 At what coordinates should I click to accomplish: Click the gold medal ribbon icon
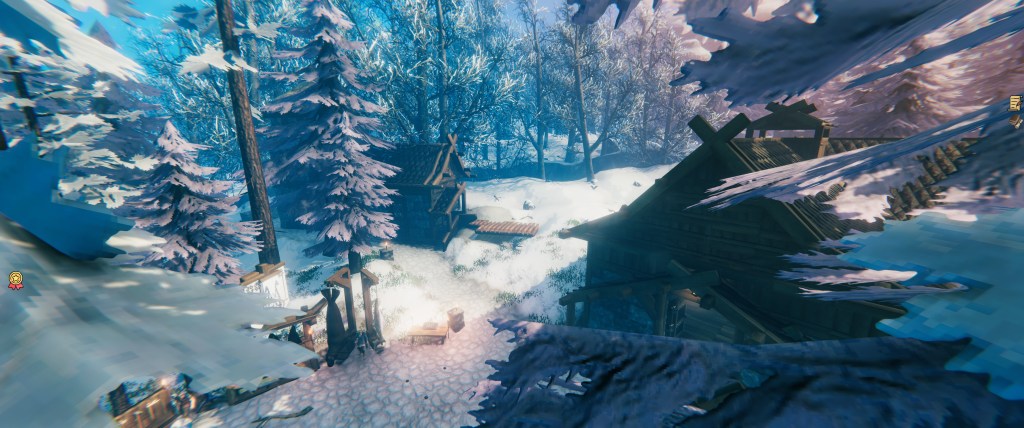(x=15, y=280)
